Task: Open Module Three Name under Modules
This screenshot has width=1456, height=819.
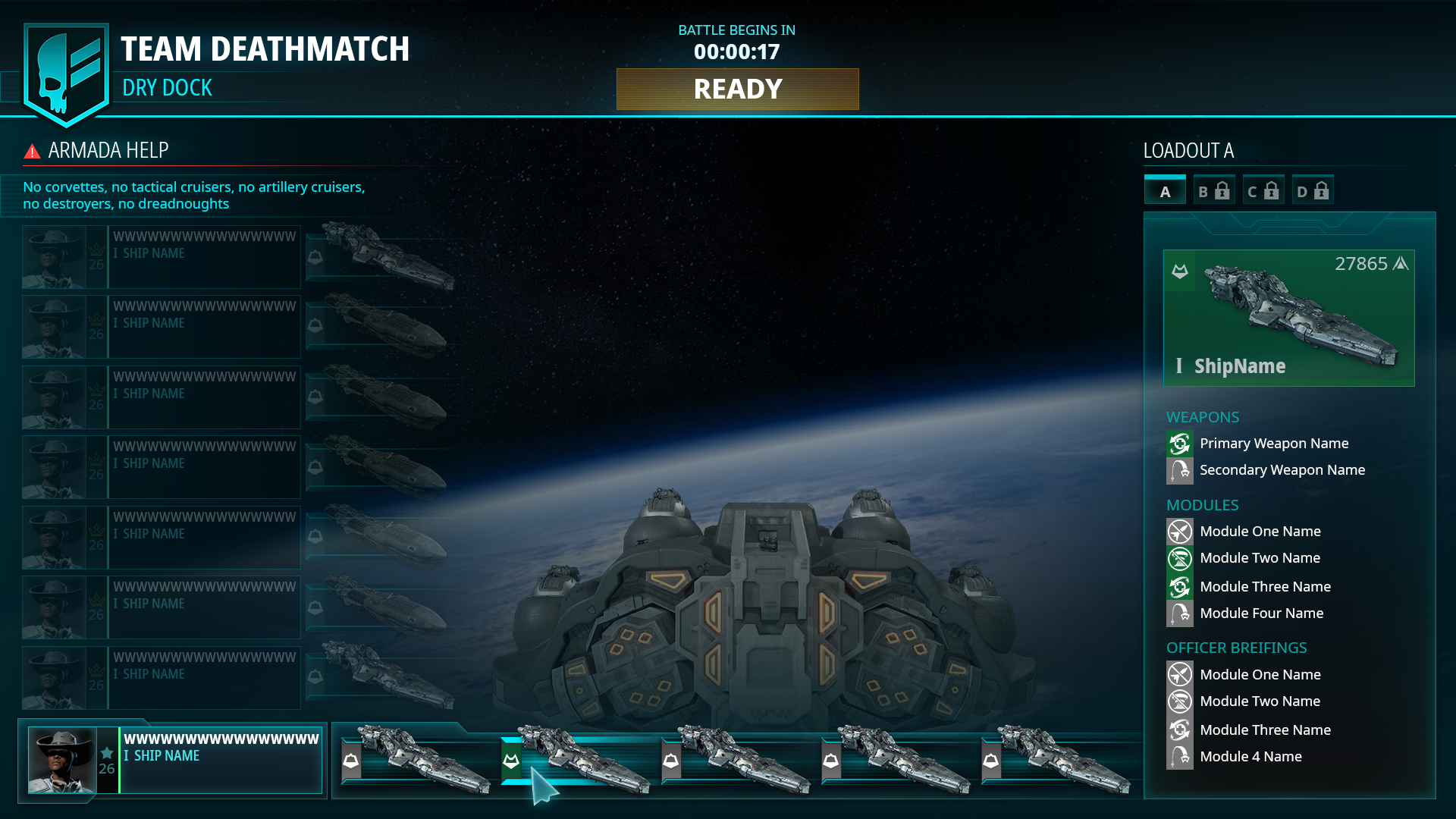Action: pos(1265,587)
